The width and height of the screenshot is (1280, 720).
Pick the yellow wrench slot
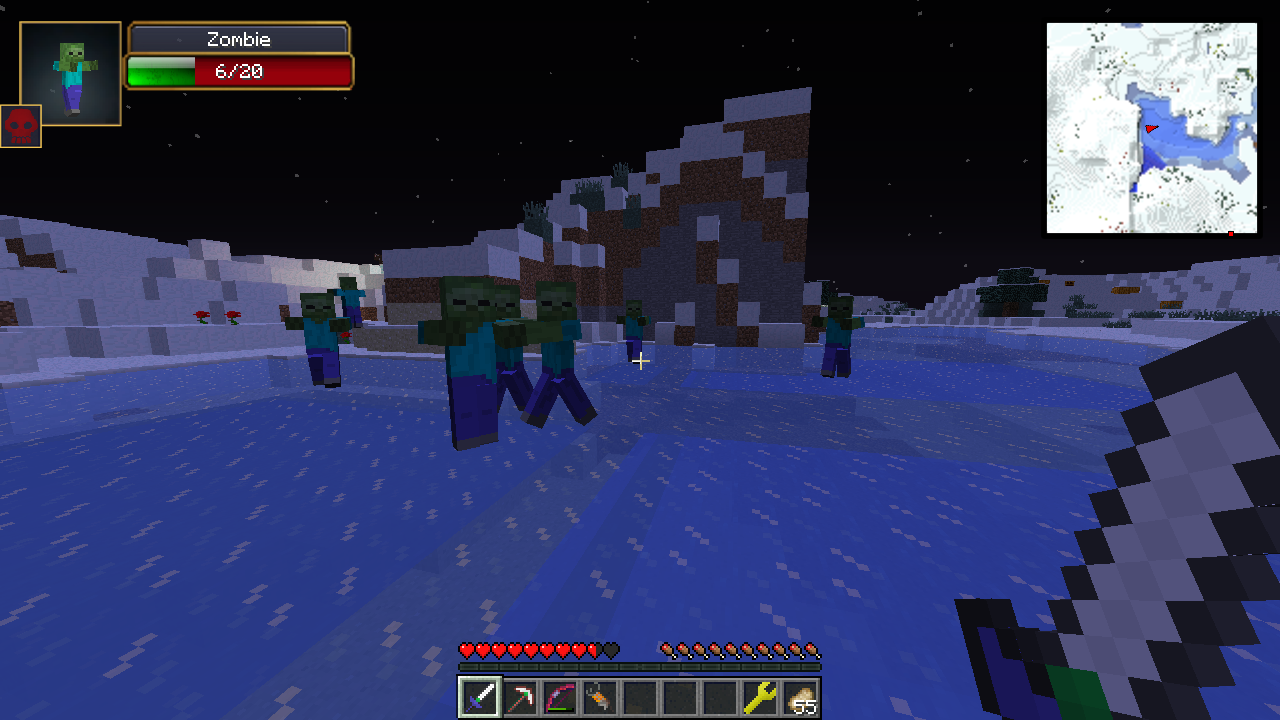pos(760,697)
